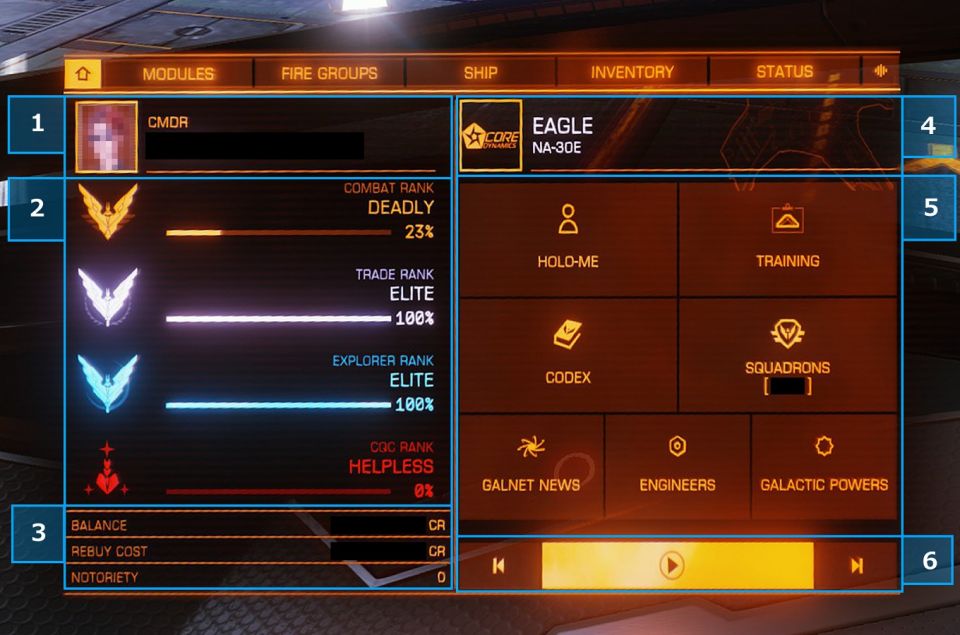View Galactic Powers

tap(824, 465)
